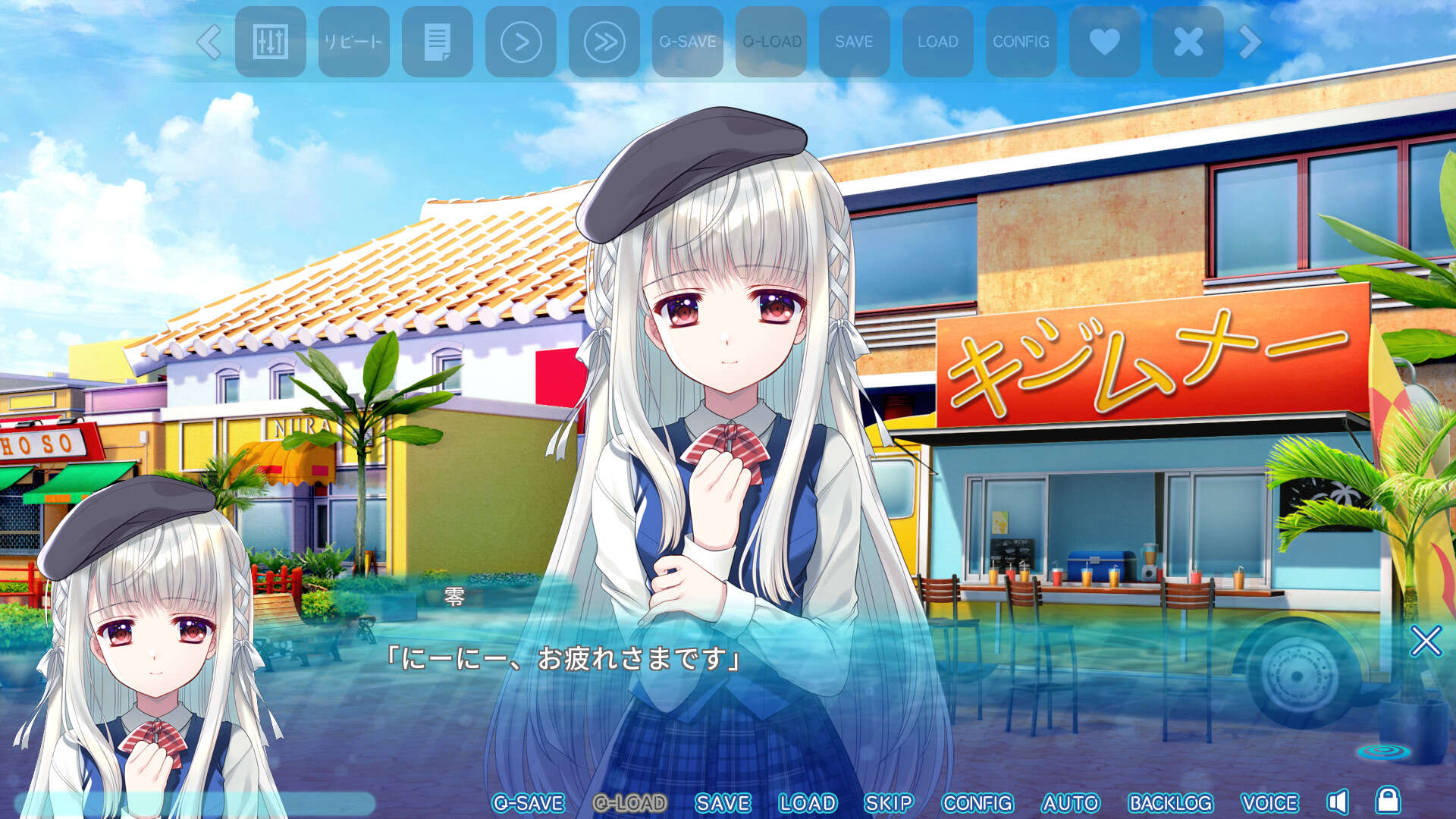Select the リピート (repeat) voice icon
Screen dimensions: 1456x819
[x=353, y=42]
